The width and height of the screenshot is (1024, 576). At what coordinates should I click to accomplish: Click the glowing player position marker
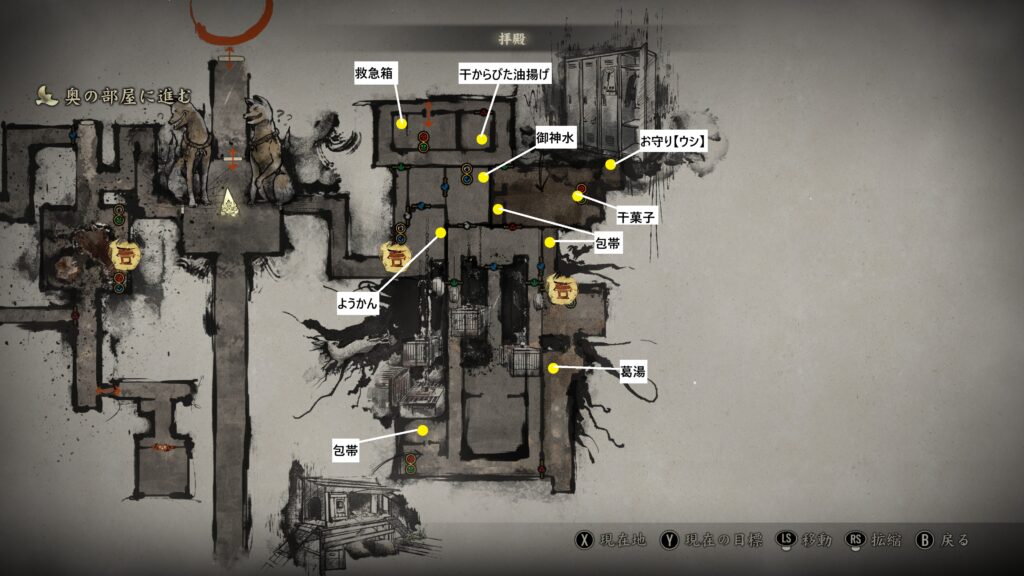(x=230, y=202)
